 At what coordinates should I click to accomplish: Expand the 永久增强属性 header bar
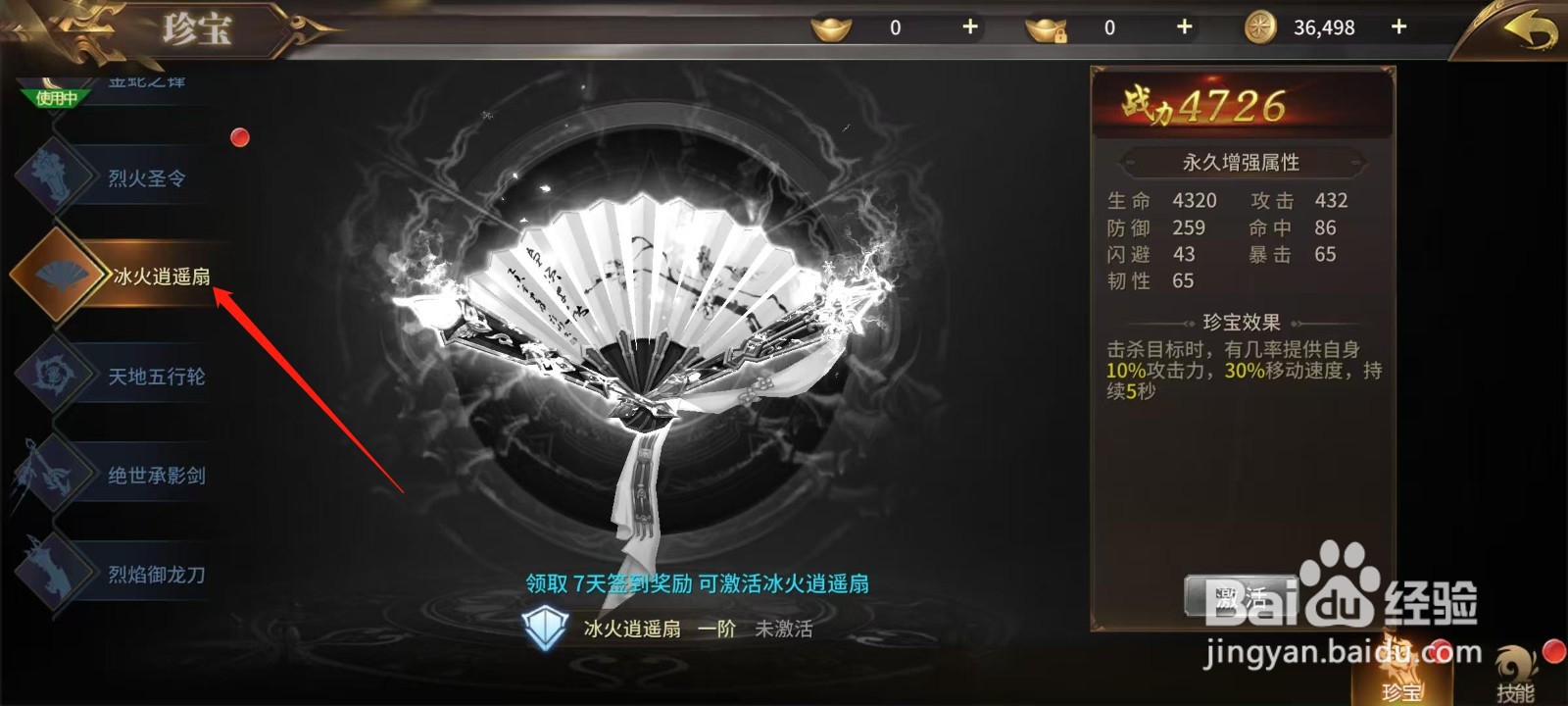(x=1243, y=163)
